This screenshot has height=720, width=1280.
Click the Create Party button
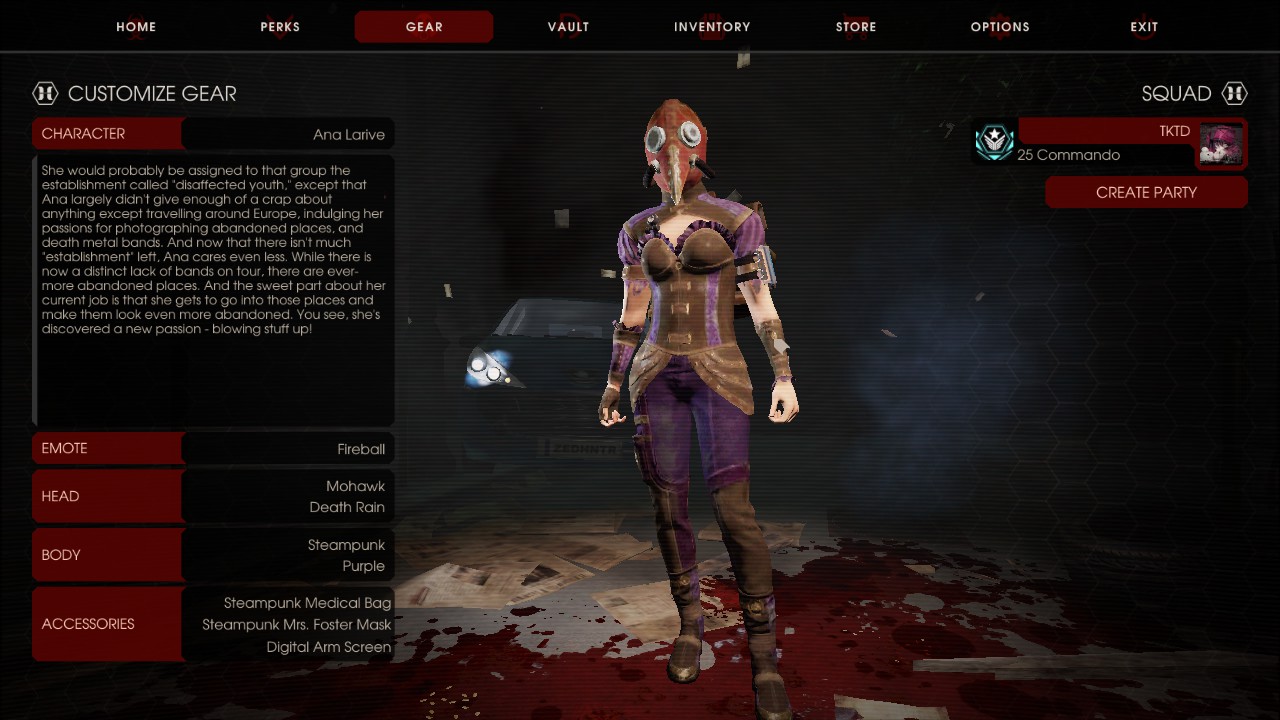tap(1146, 192)
